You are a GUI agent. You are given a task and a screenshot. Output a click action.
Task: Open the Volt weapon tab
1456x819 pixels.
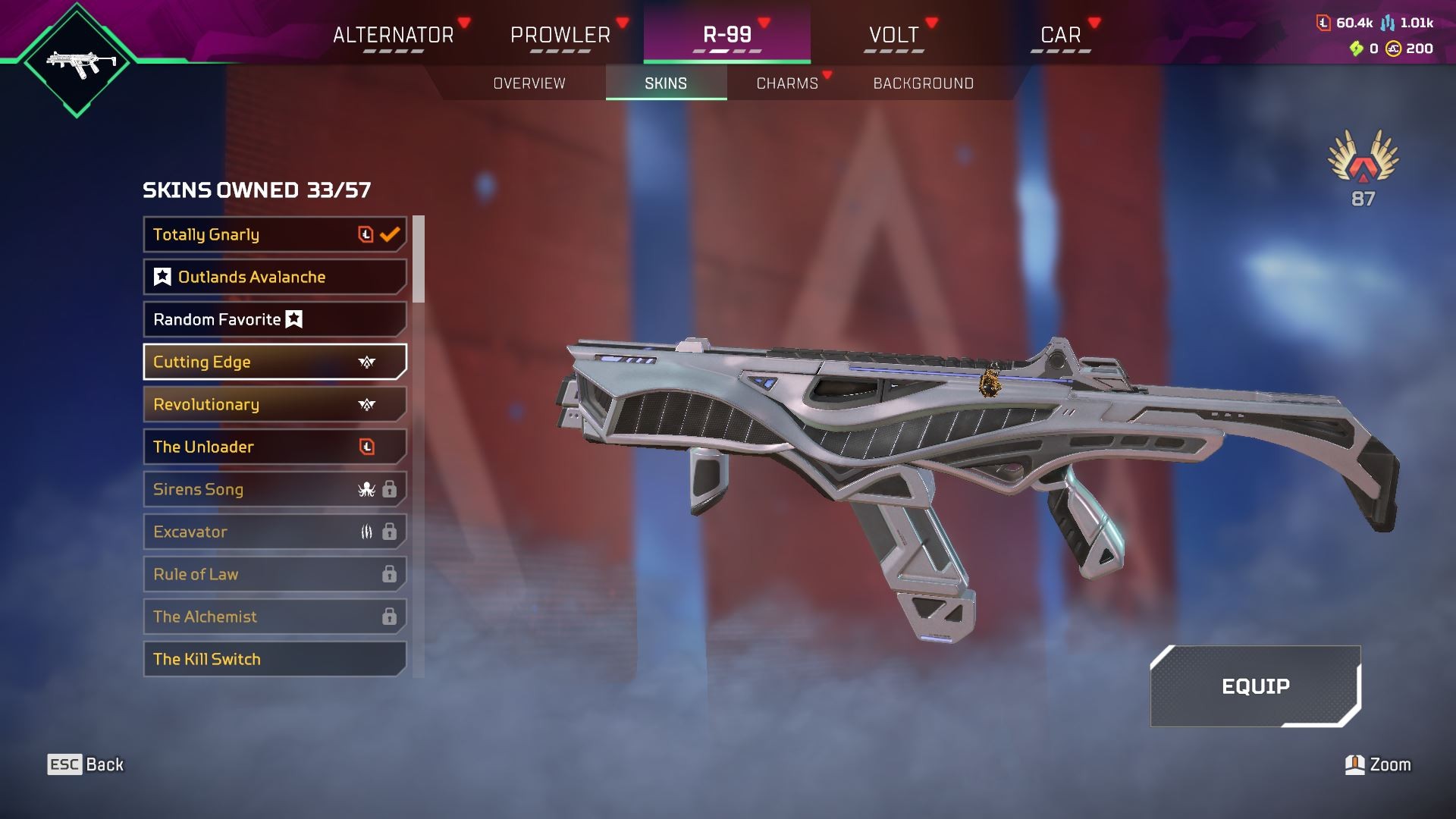pos(893,35)
